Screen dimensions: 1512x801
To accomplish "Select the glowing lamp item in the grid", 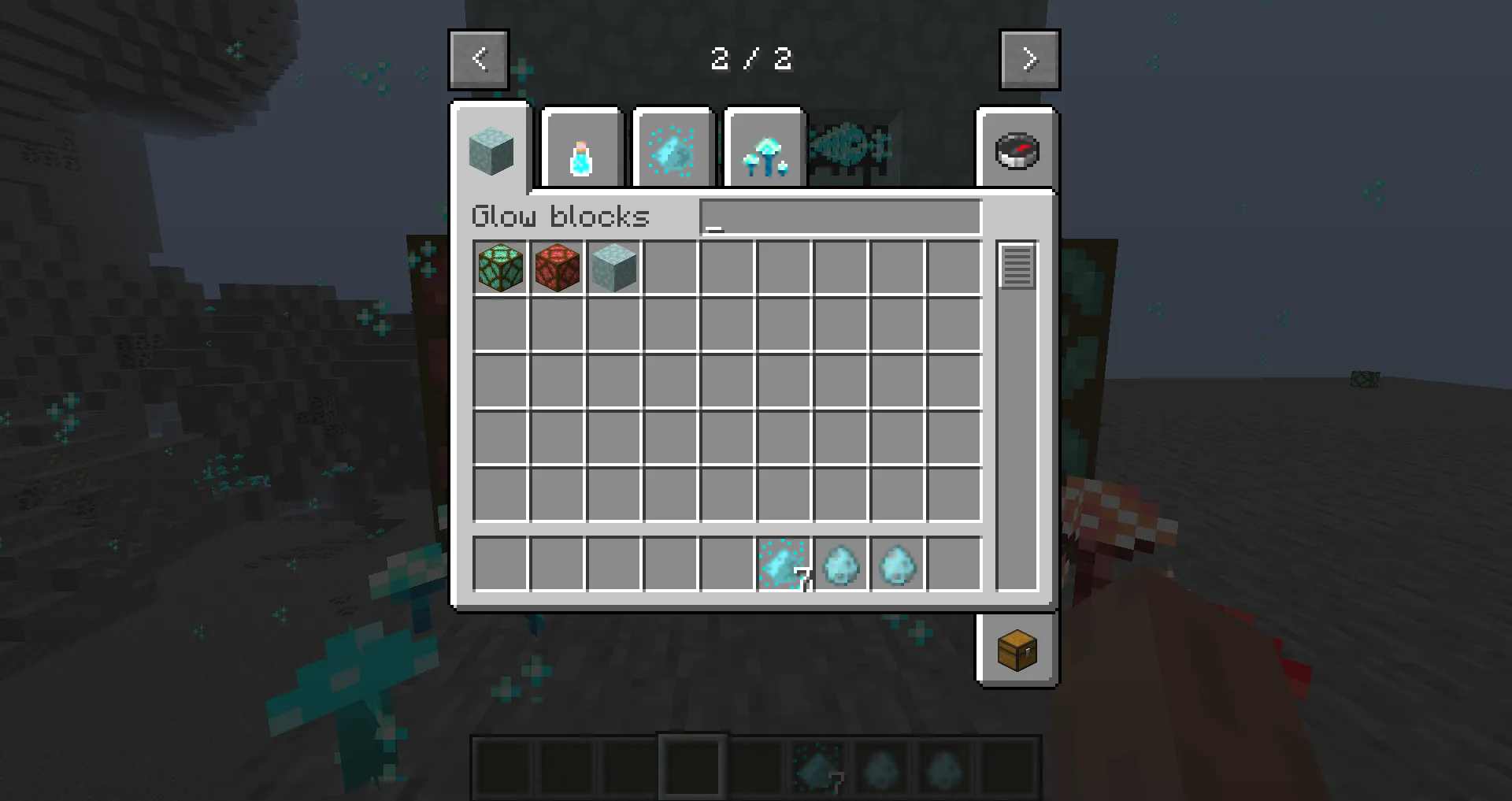I will 500,268.
